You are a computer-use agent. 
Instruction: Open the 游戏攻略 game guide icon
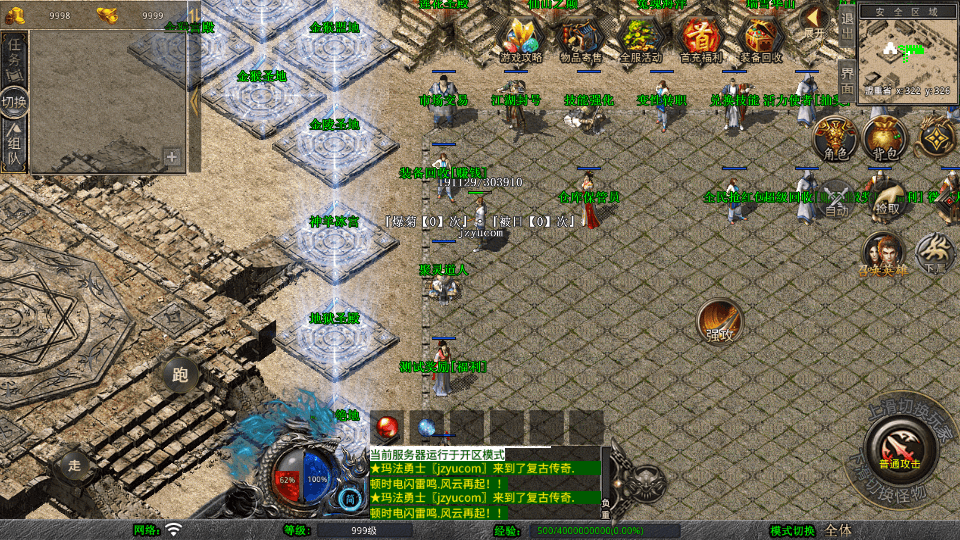(521, 40)
